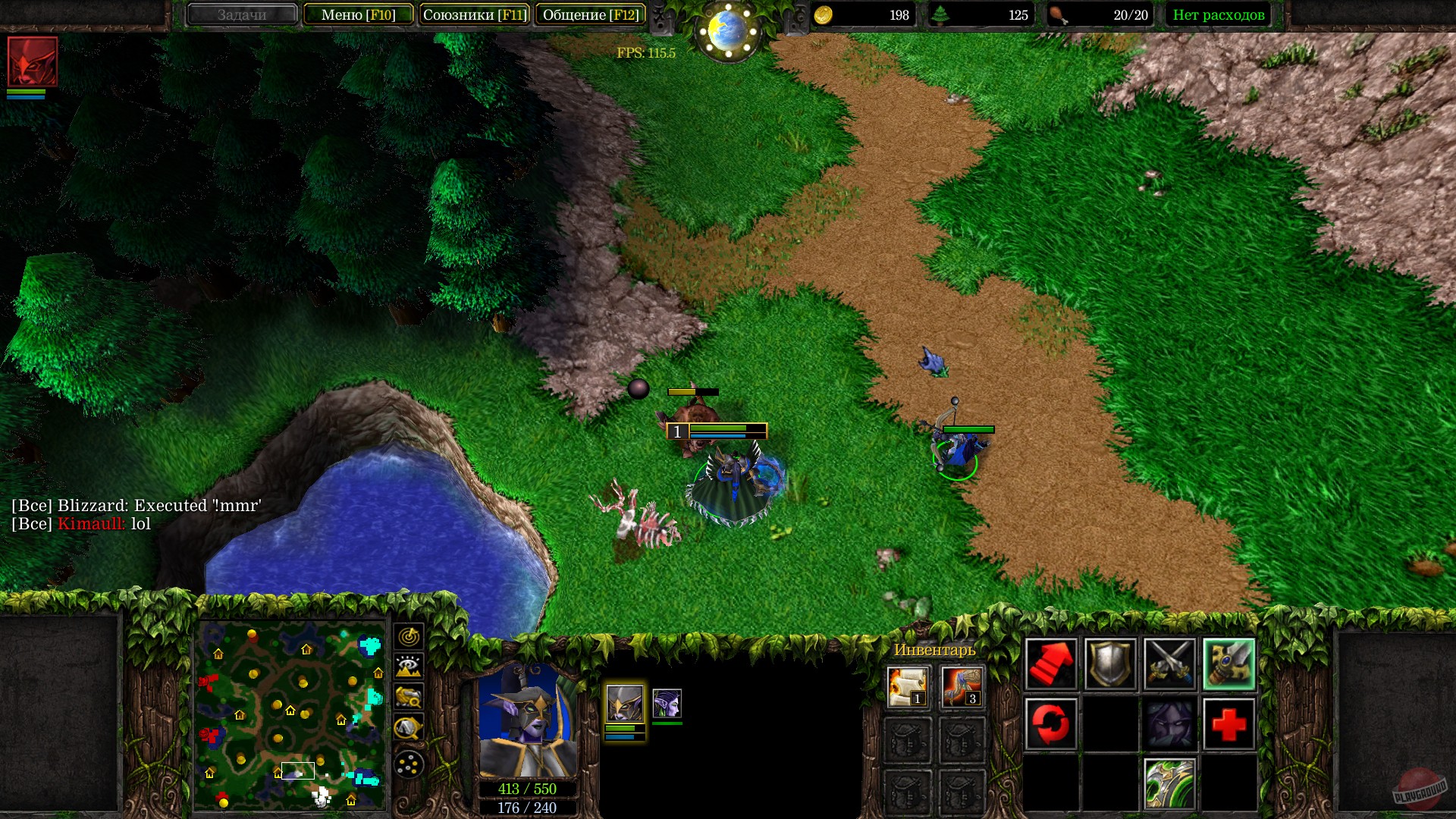Click the hero mana bar showing 176/240
Image resolution: width=1456 pixels, height=819 pixels.
pos(526,808)
